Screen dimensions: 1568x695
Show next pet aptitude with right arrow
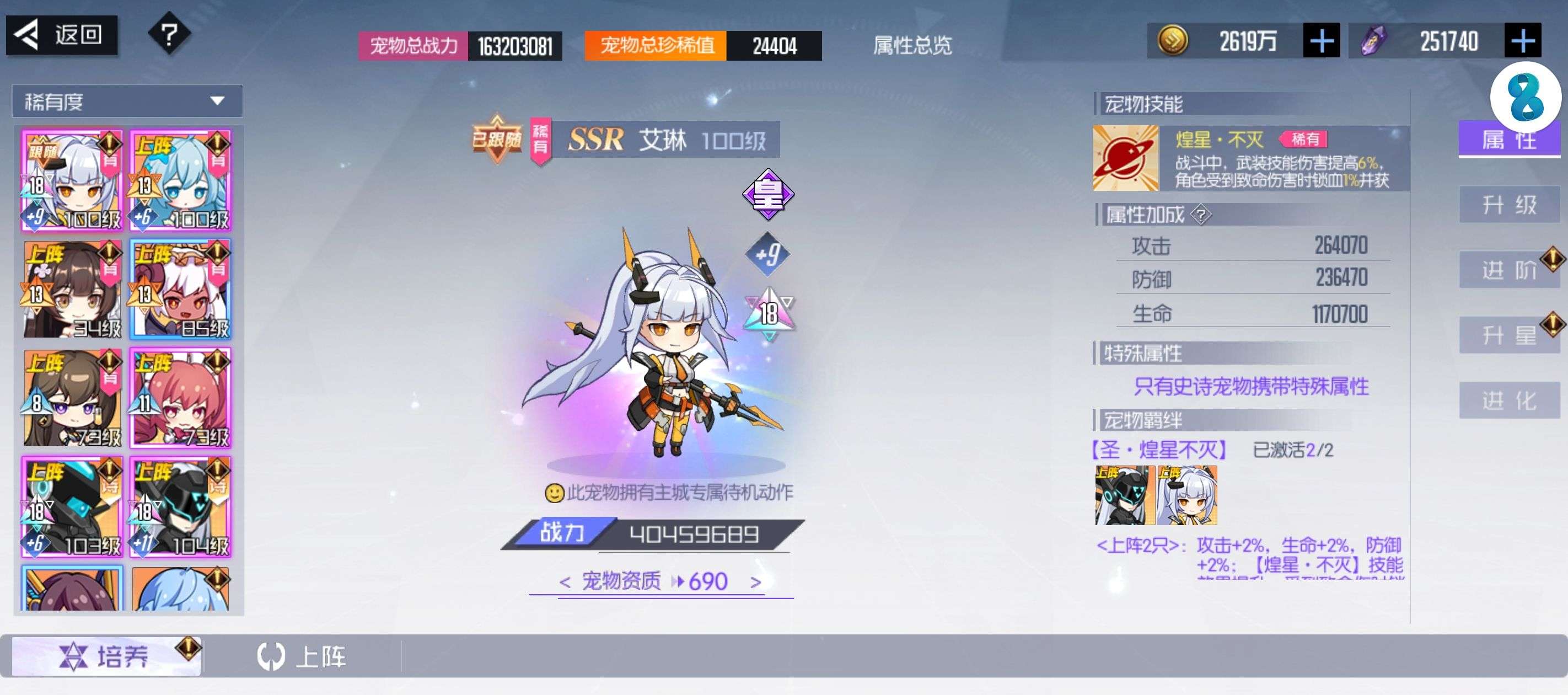point(755,582)
